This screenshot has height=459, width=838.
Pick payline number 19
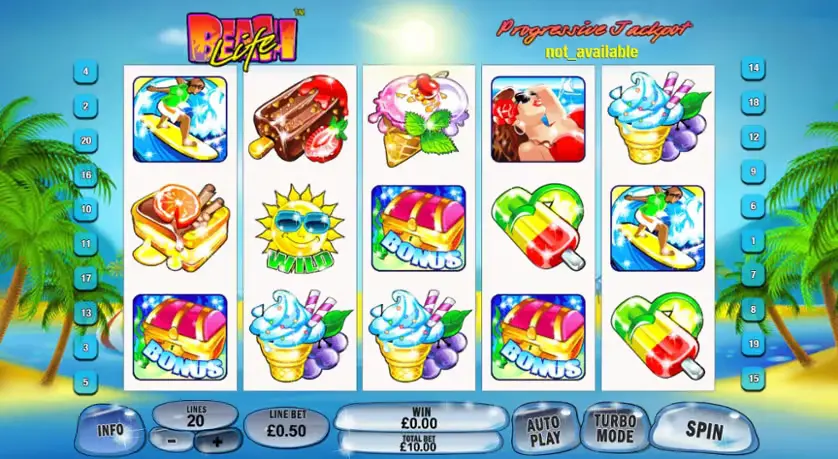point(752,344)
